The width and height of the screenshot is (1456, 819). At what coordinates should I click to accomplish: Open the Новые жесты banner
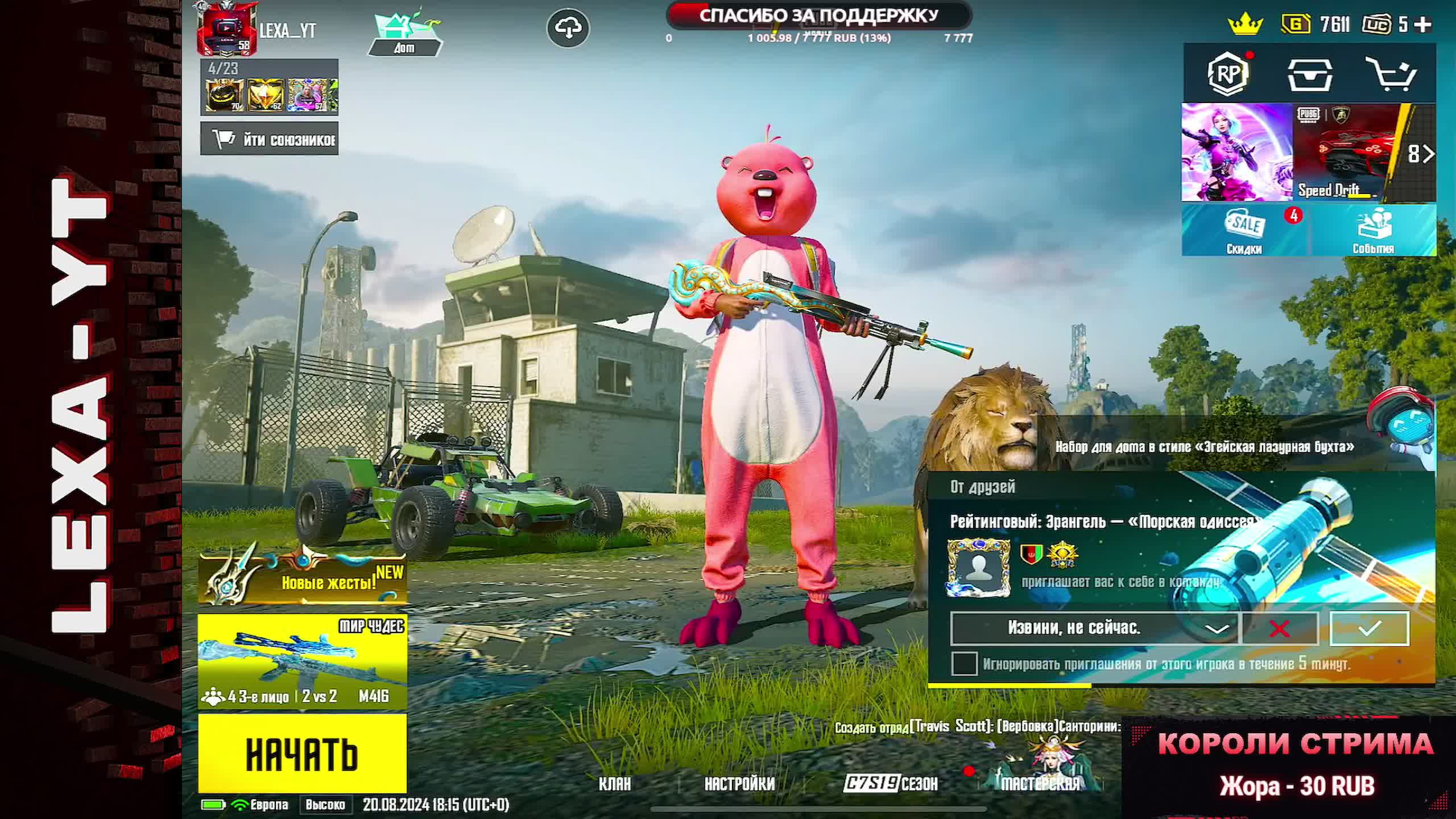pyautogui.click(x=302, y=578)
